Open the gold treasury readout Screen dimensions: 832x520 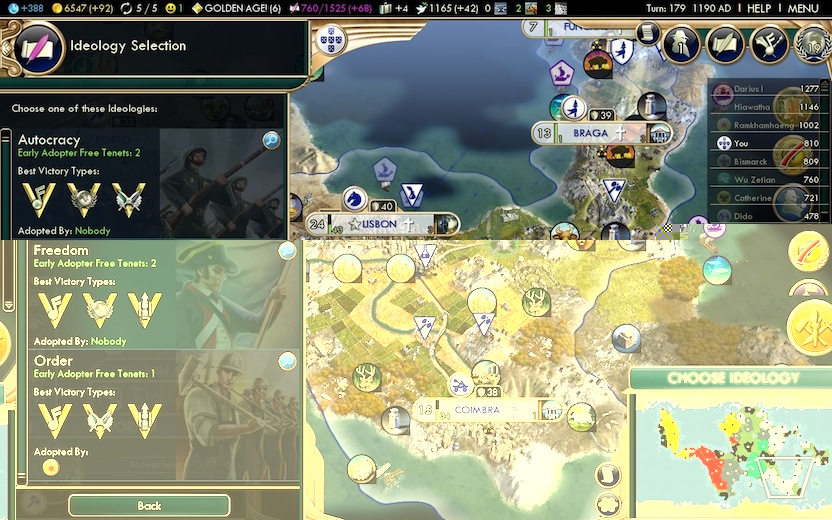coord(86,8)
